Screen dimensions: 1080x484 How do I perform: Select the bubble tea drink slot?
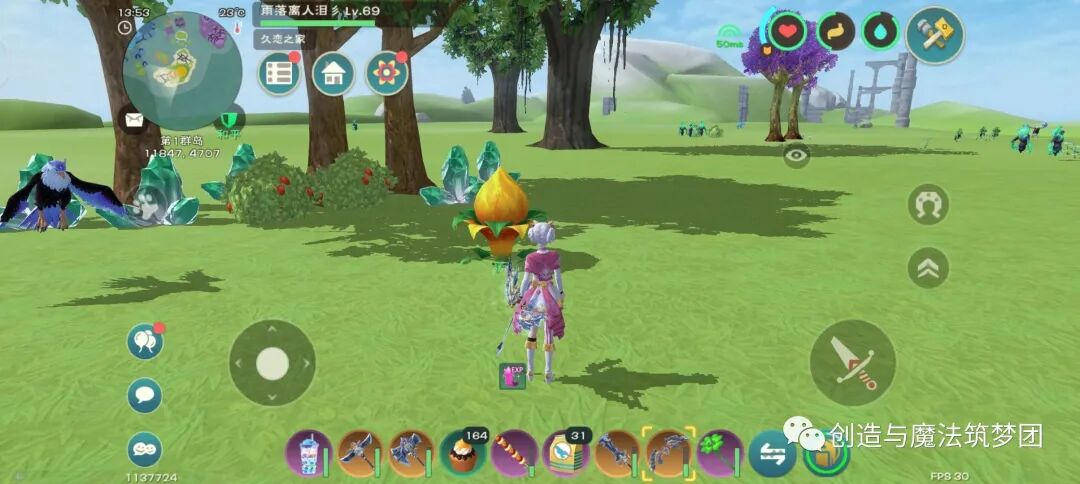309,454
